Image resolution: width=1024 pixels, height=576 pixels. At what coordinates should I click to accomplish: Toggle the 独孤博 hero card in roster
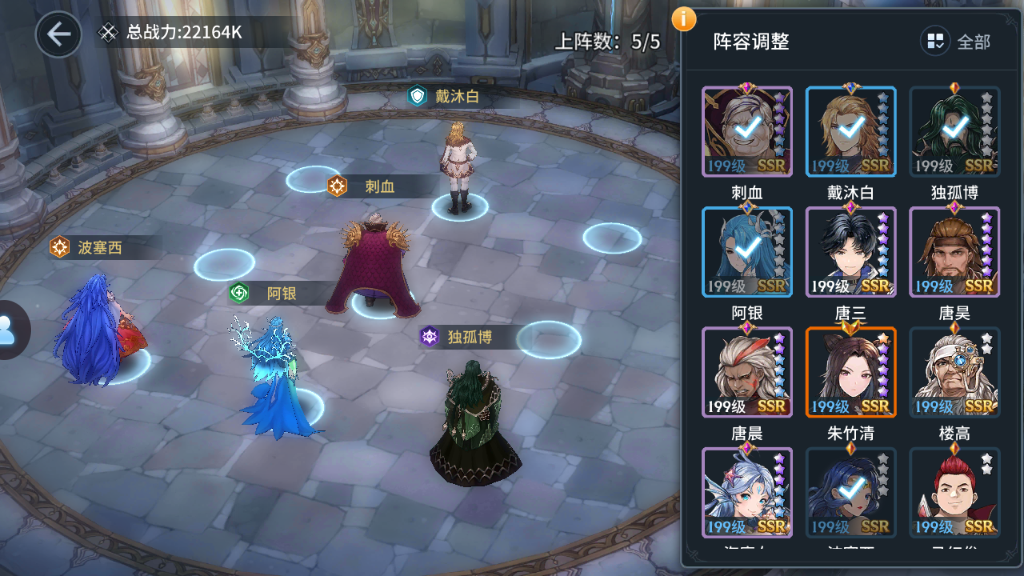[x=954, y=131]
